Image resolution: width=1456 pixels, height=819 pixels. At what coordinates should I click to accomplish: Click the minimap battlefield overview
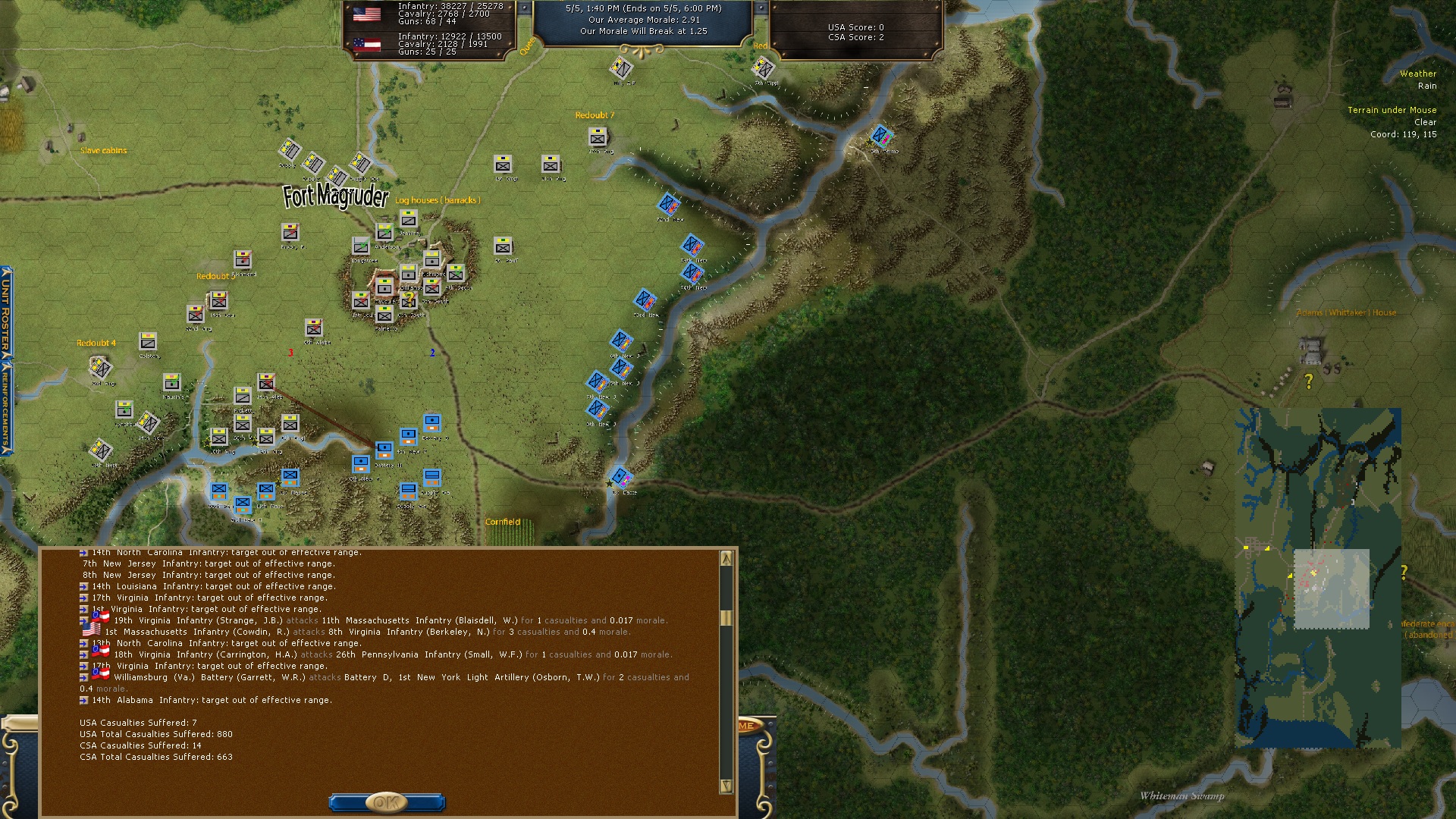click(1318, 578)
